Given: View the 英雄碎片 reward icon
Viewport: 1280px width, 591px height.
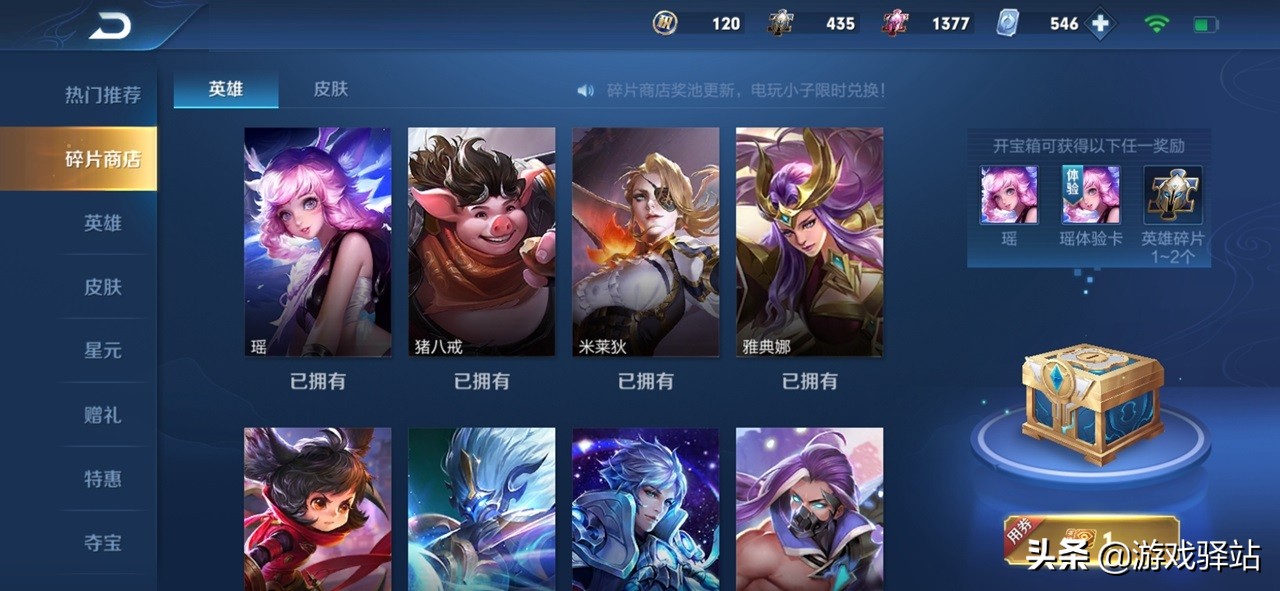Looking at the screenshot, I should click(x=1173, y=195).
